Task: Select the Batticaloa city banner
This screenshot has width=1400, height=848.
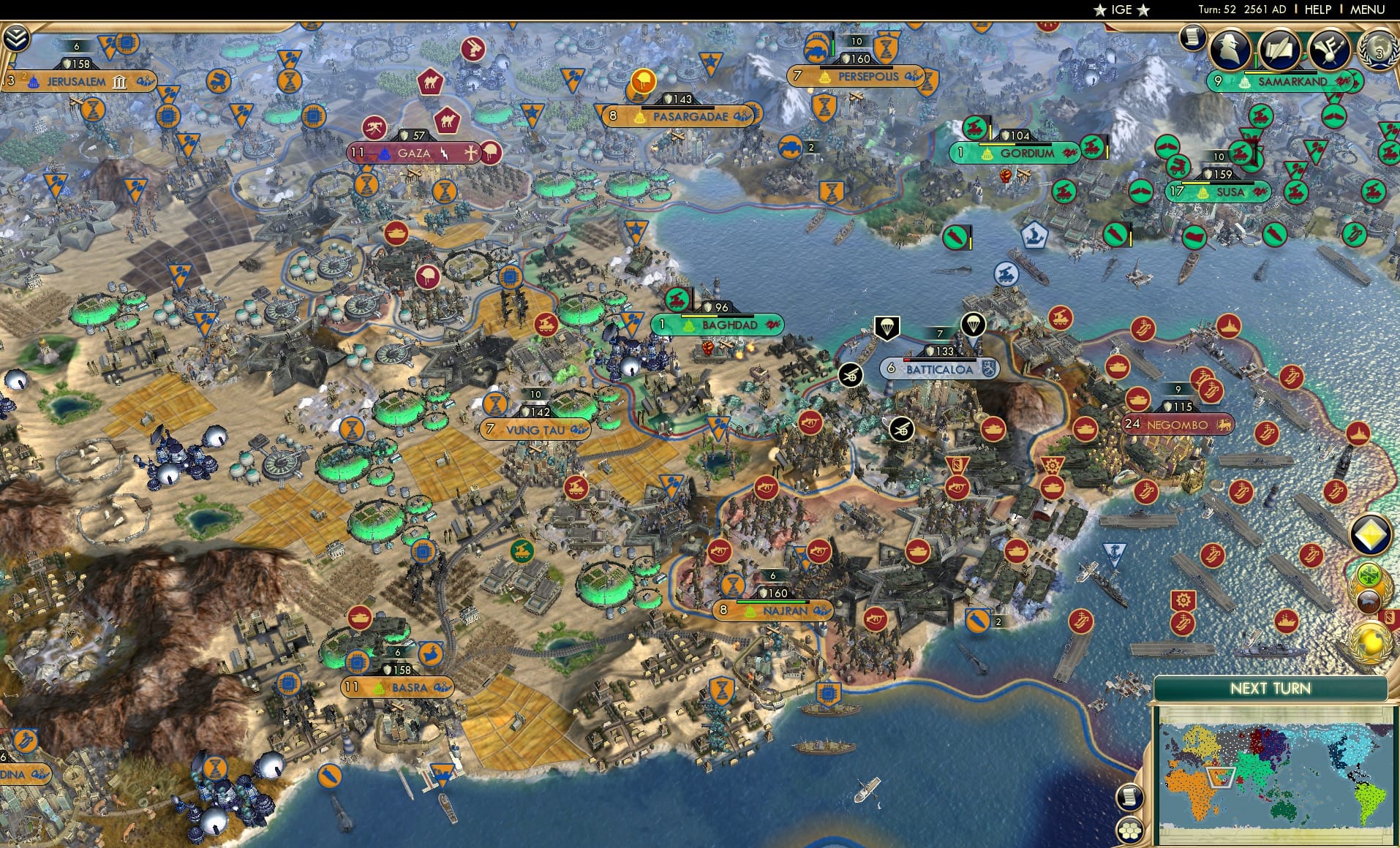Action: pyautogui.click(x=938, y=370)
